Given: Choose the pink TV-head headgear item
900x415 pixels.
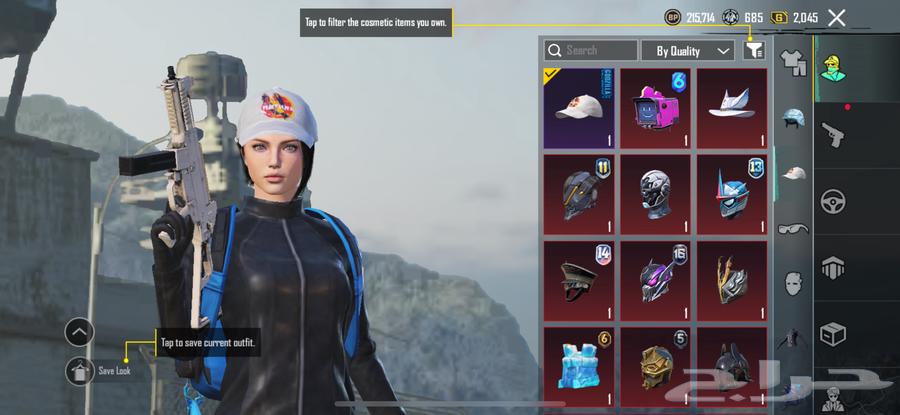Looking at the screenshot, I should pos(657,108).
